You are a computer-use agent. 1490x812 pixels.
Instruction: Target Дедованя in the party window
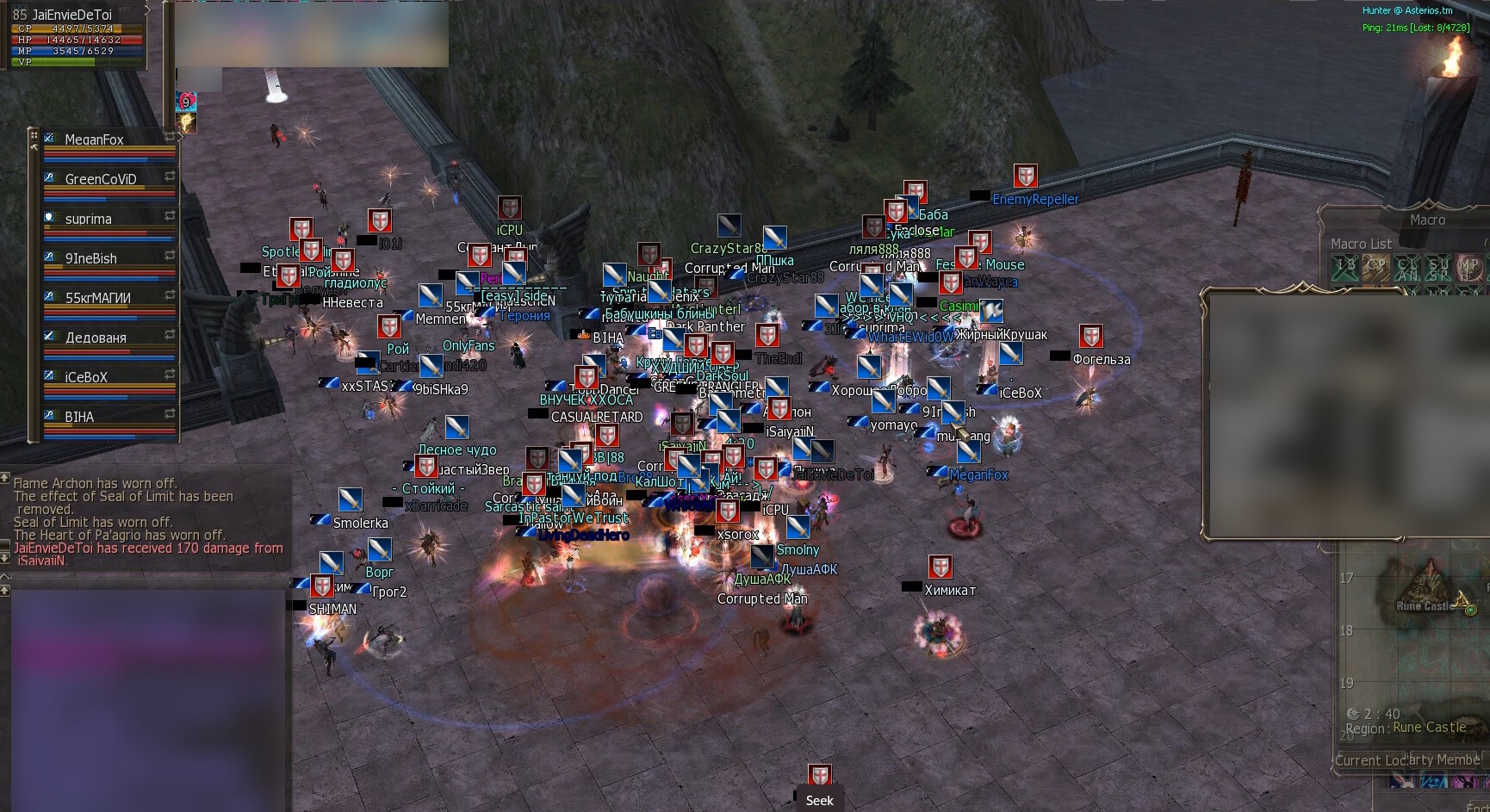(x=96, y=338)
